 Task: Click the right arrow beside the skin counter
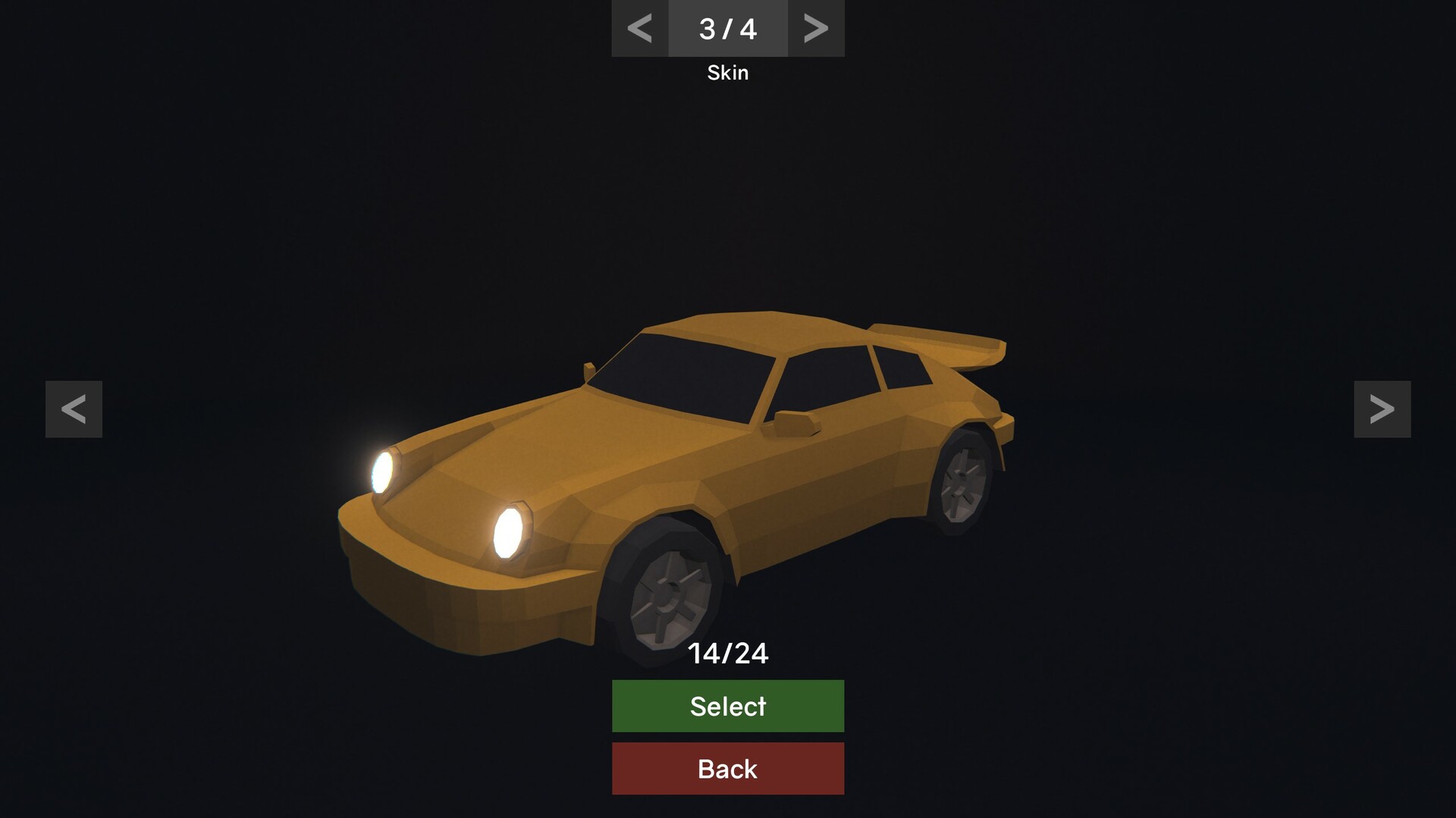pyautogui.click(x=815, y=28)
